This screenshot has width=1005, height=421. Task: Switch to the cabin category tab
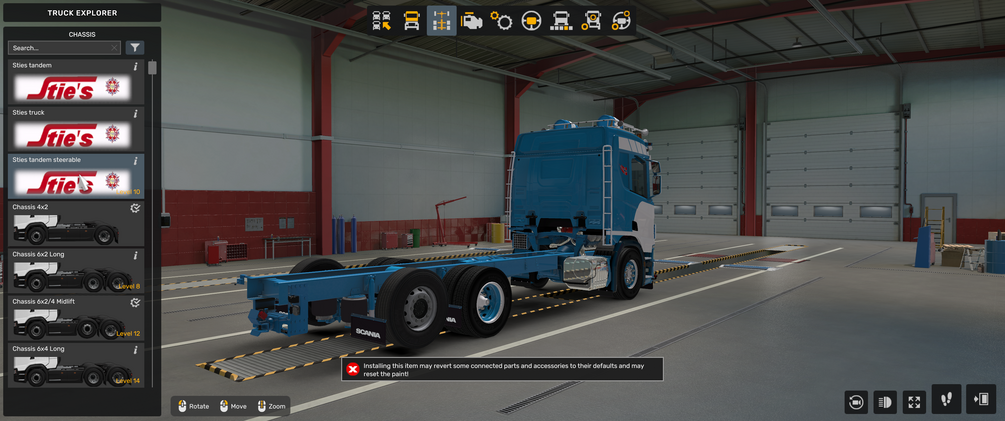pos(411,21)
